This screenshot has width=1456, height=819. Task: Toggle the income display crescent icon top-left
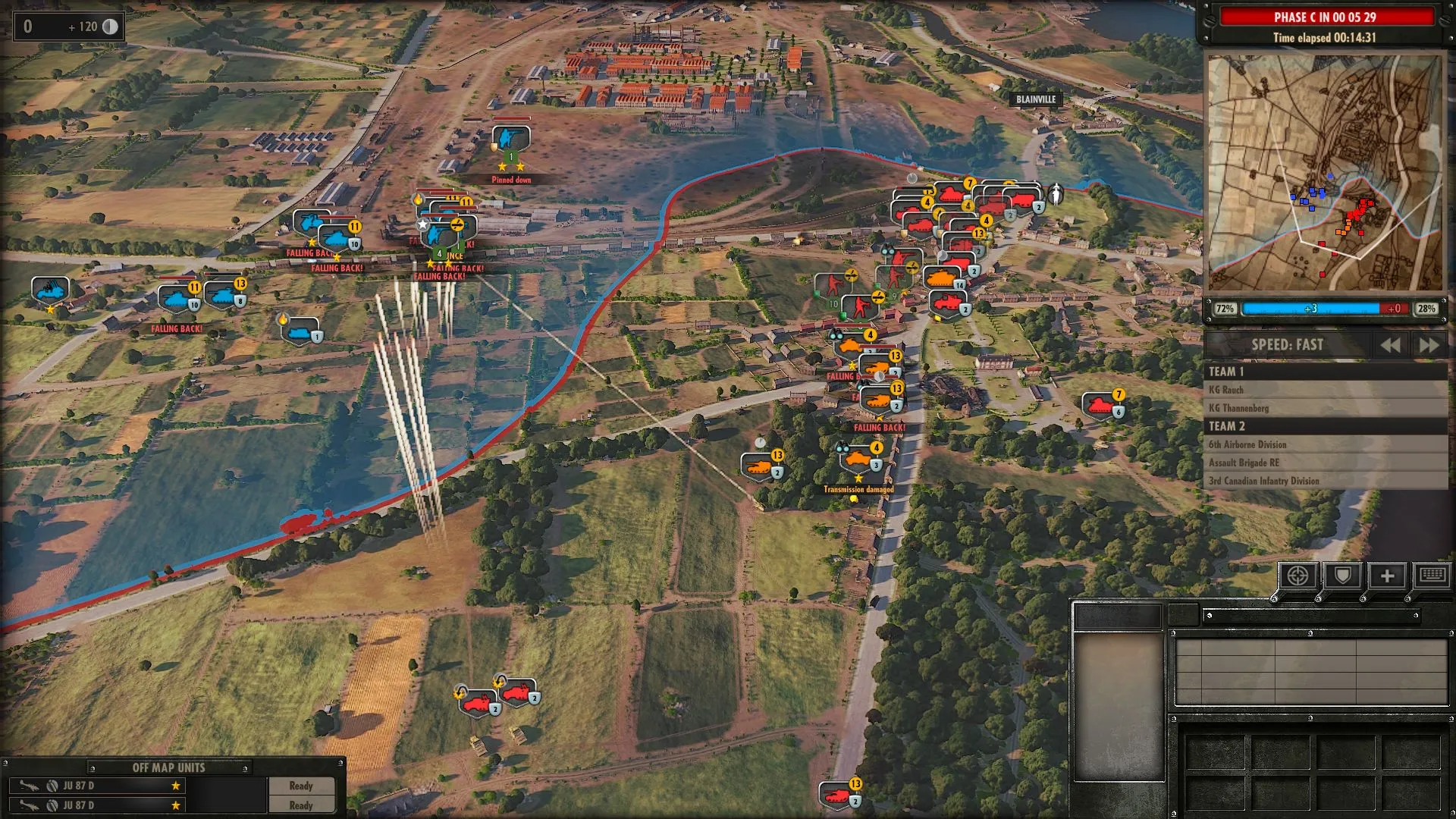(x=111, y=27)
